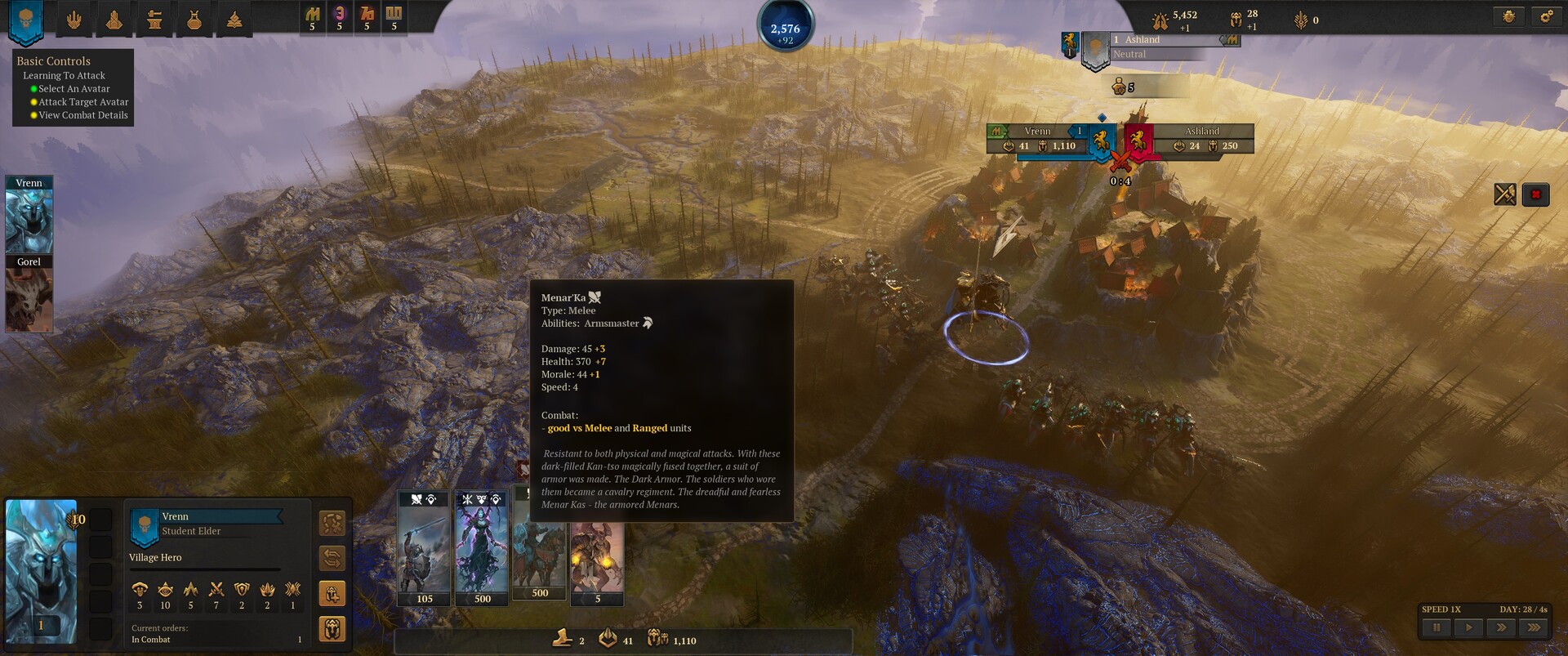Pause the game speed
The image size is (1568, 656).
(1437, 627)
